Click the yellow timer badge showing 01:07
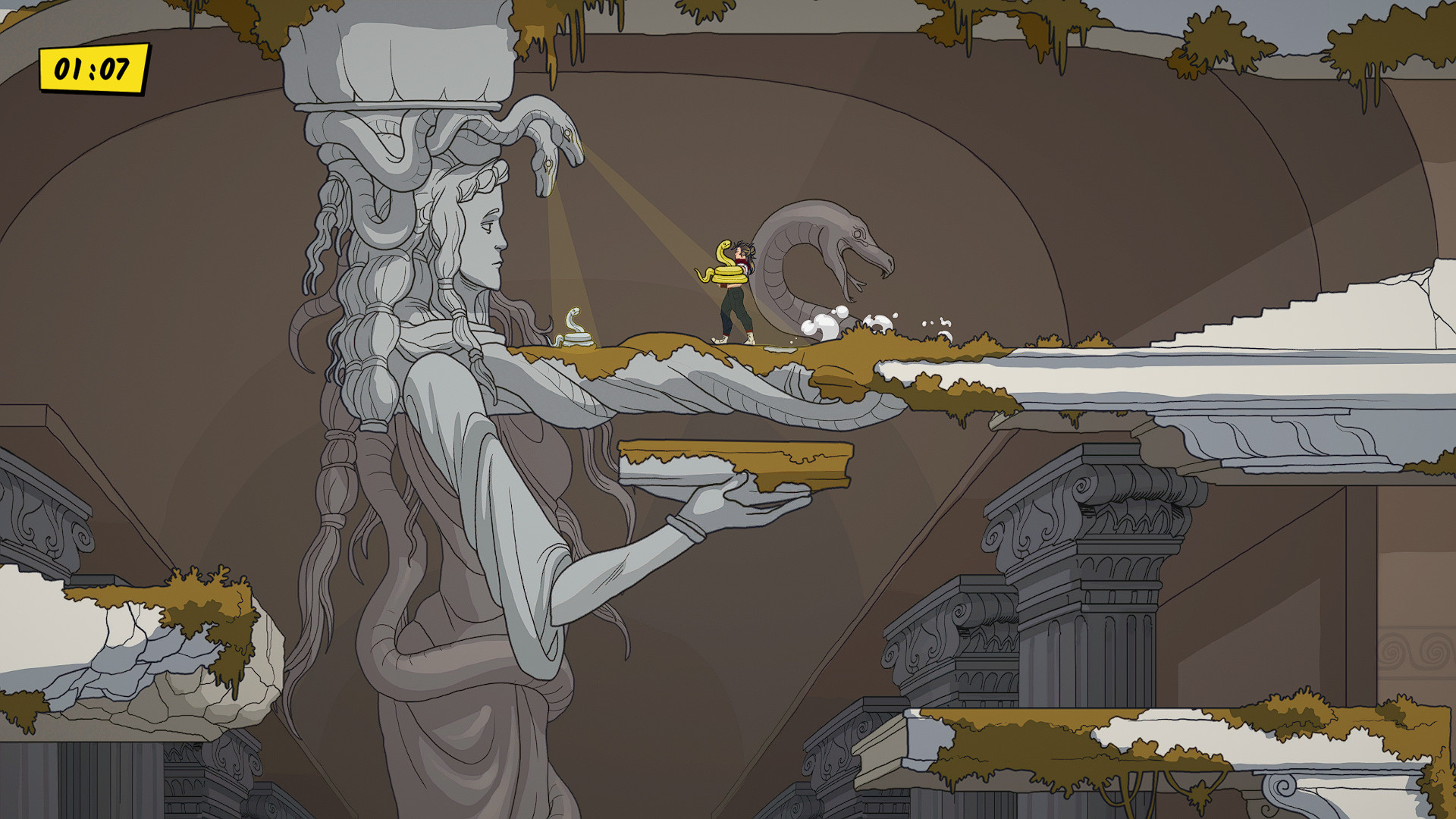Image resolution: width=1456 pixels, height=819 pixels. pyautogui.click(x=91, y=67)
